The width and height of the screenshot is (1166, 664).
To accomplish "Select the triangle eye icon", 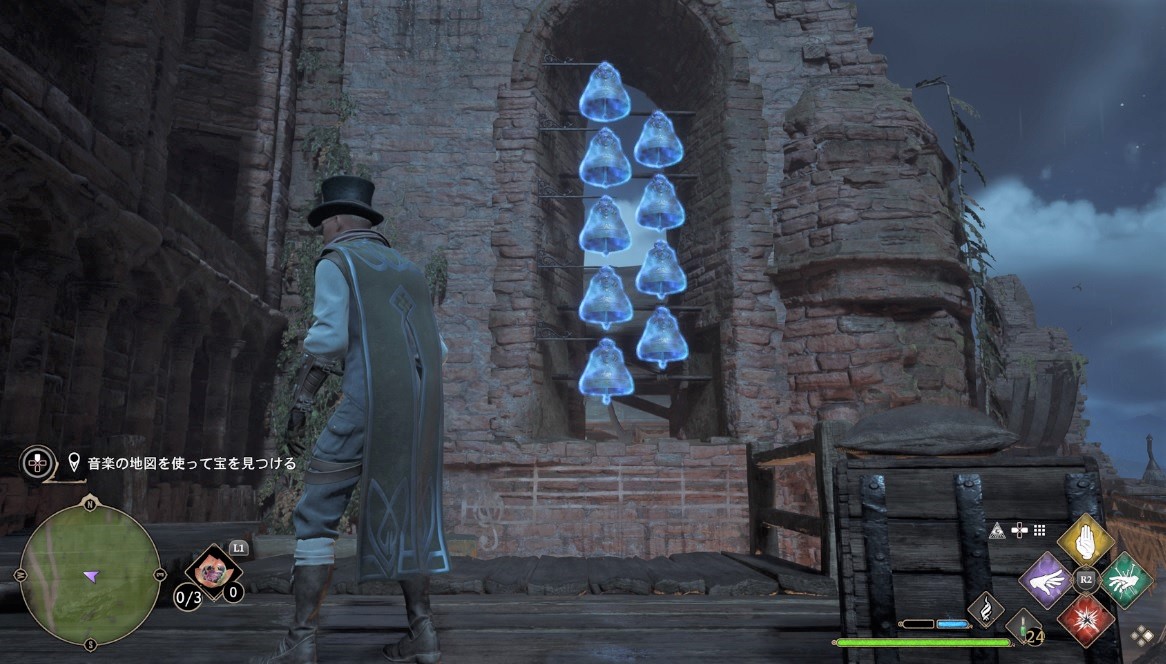I will click(x=997, y=530).
